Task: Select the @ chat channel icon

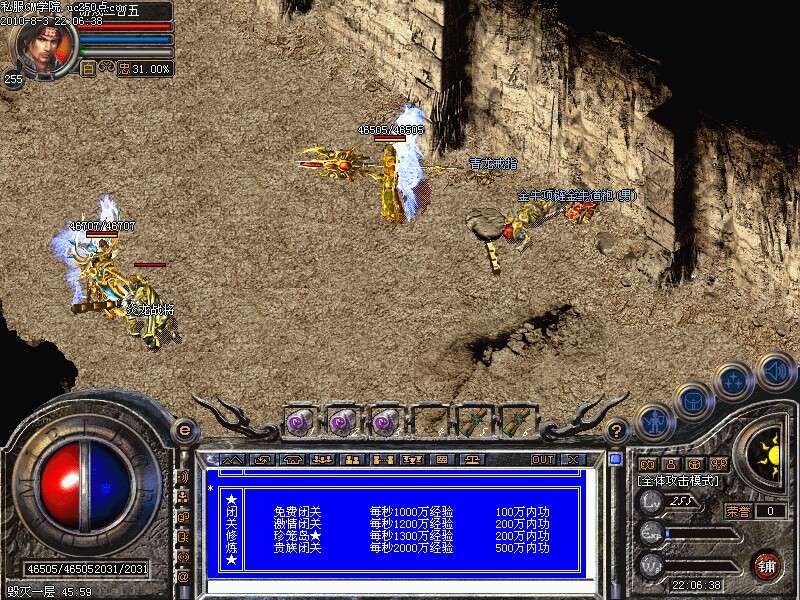Action: tap(183, 576)
